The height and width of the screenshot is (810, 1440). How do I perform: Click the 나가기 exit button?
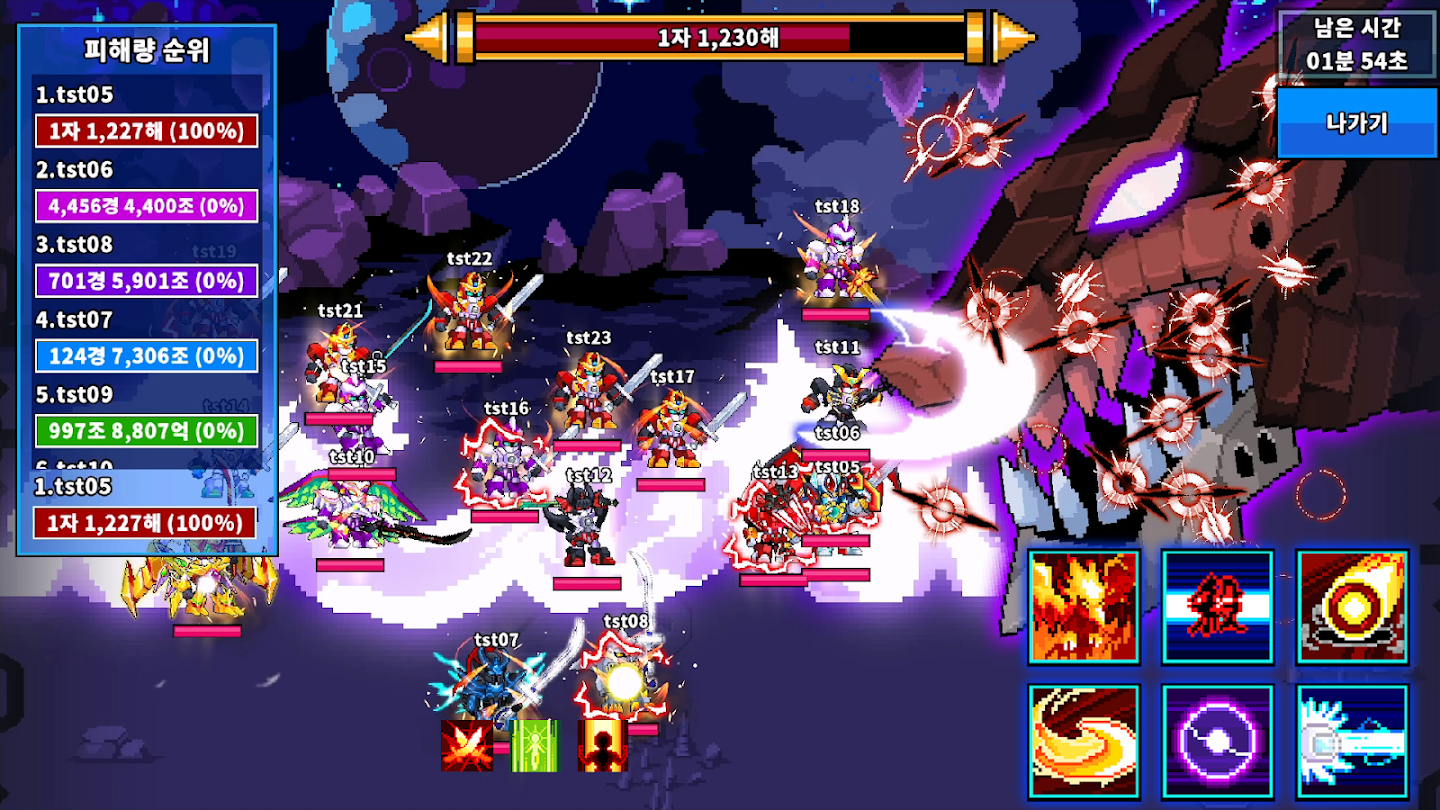point(1356,123)
